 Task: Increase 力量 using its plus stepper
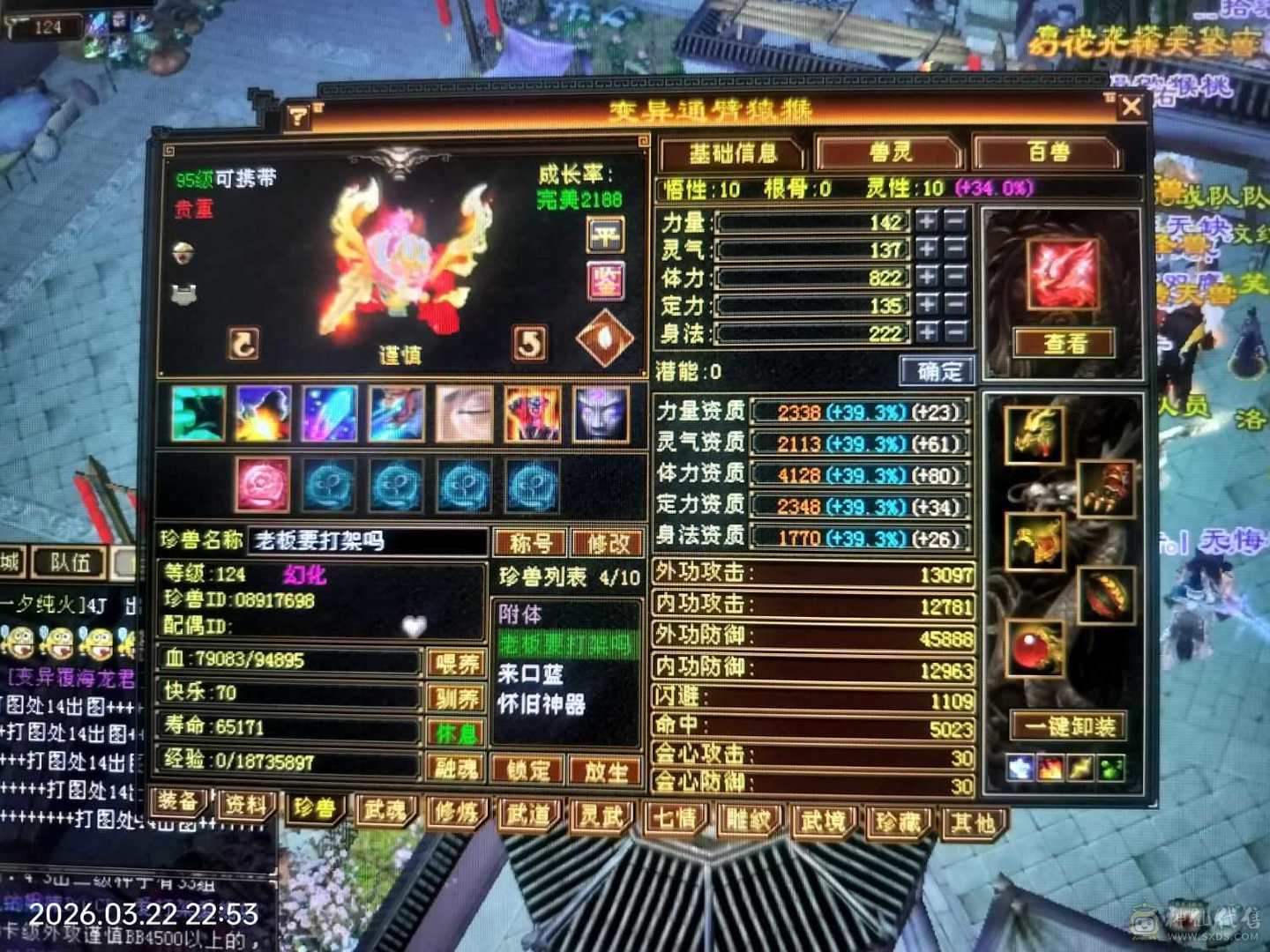[928, 221]
